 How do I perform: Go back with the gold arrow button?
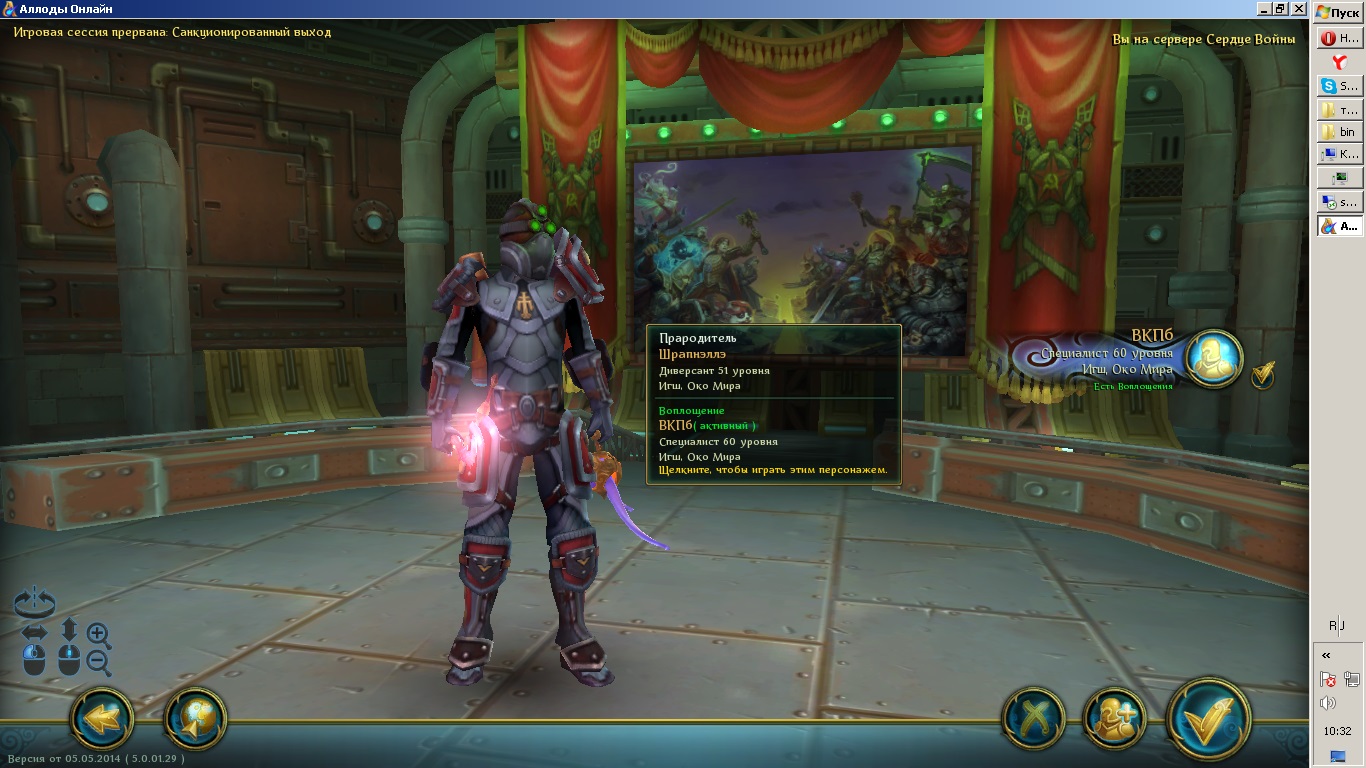click(x=101, y=716)
